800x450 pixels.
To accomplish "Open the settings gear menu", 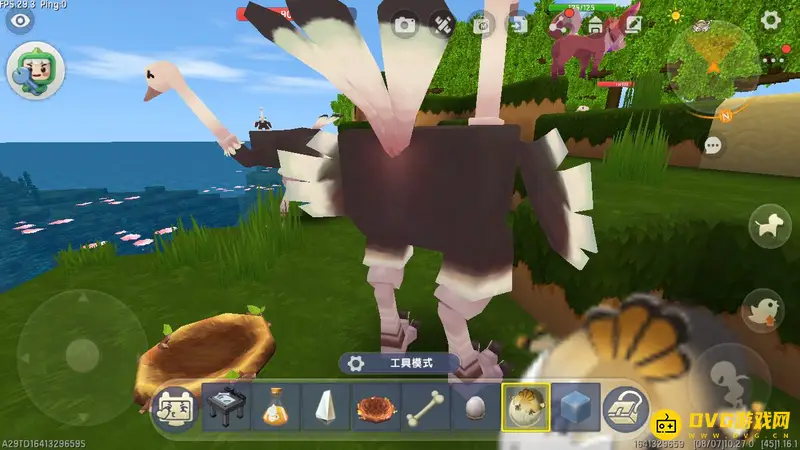I will [x=770, y=19].
